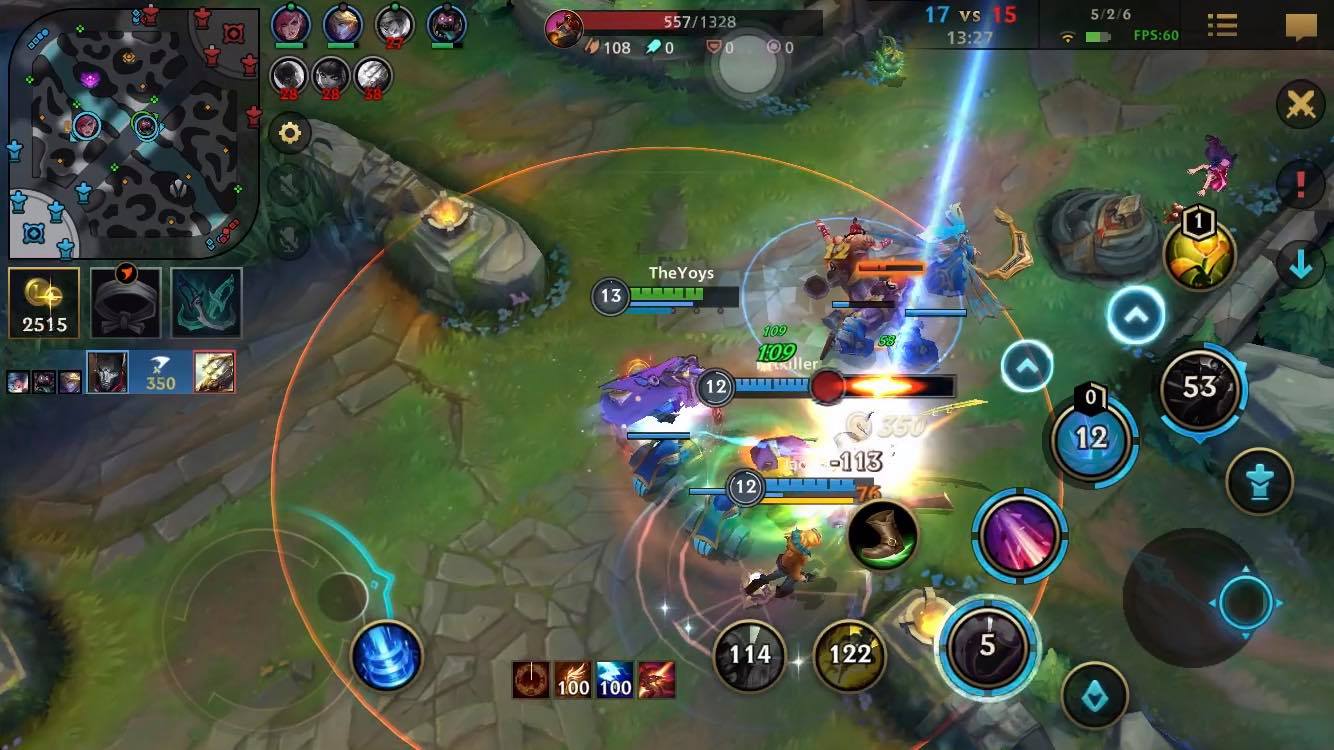
Task: Use the summoner spell showing 114 cooldown
Action: pos(750,655)
